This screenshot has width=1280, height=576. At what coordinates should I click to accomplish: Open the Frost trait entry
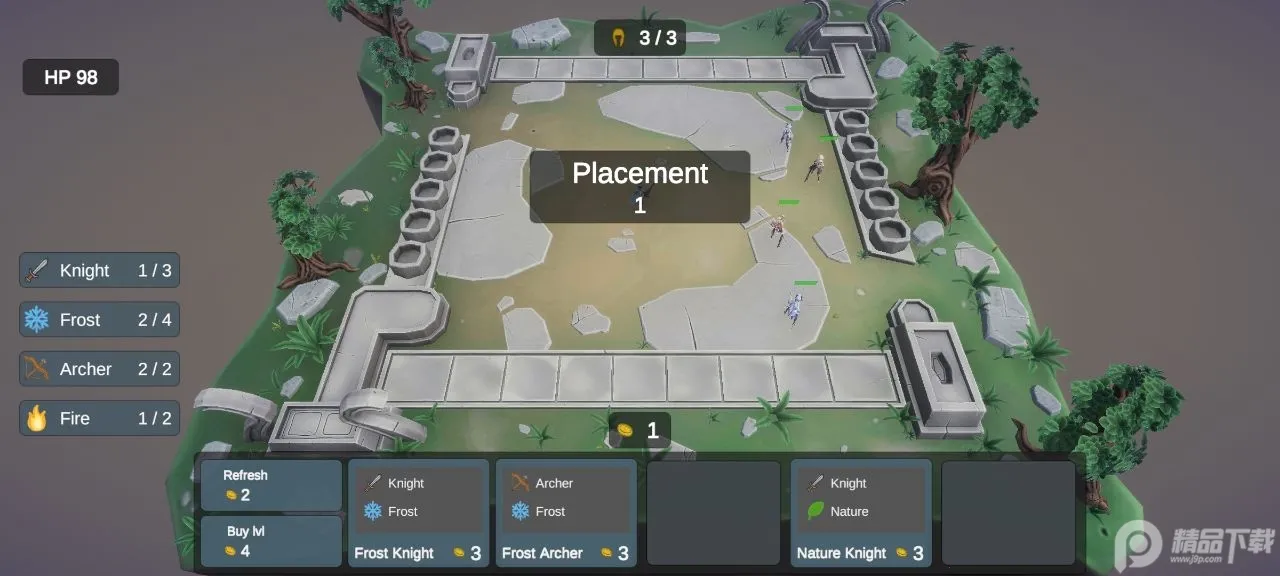pyautogui.click(x=99, y=320)
